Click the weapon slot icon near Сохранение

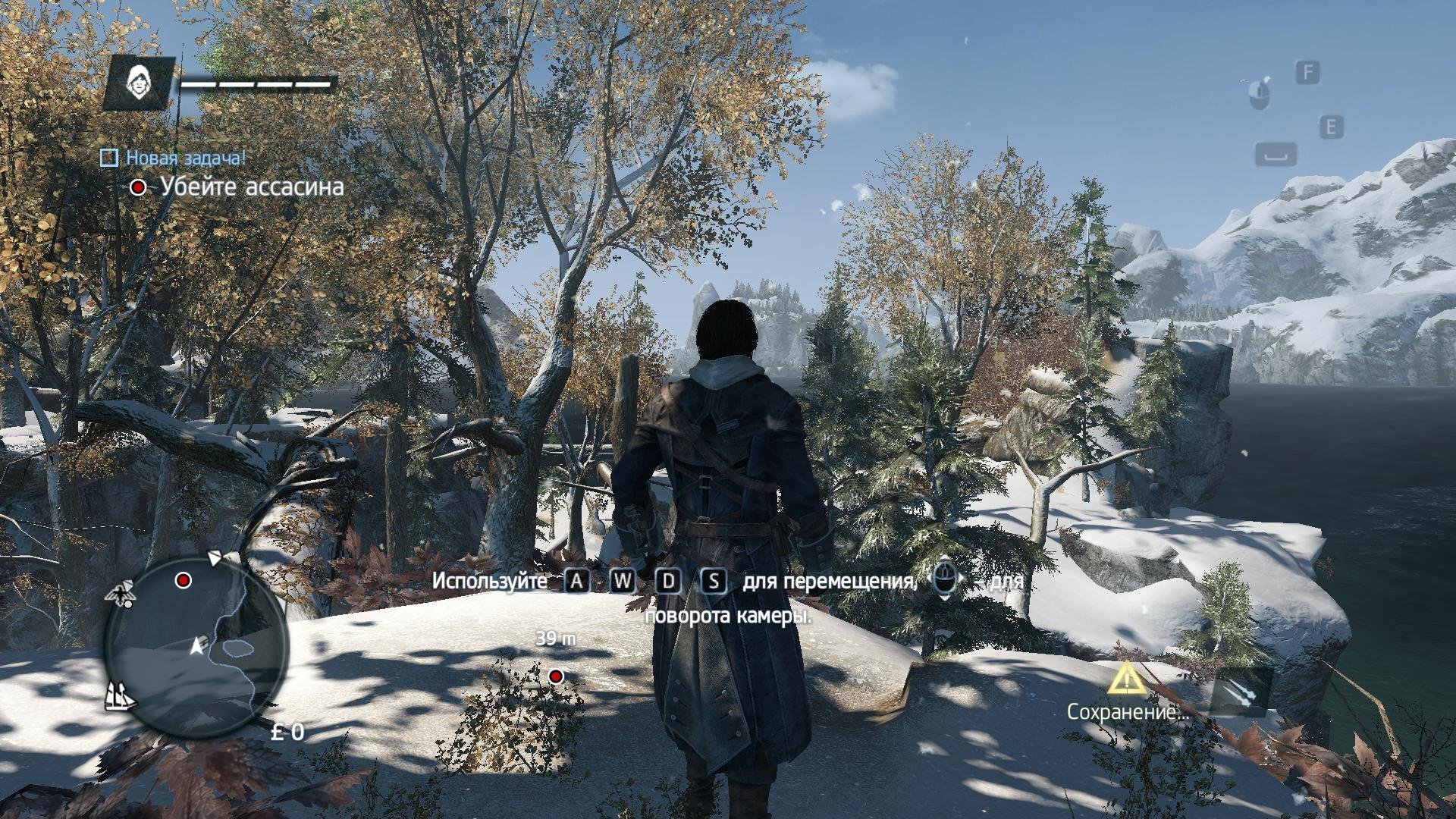click(1238, 692)
